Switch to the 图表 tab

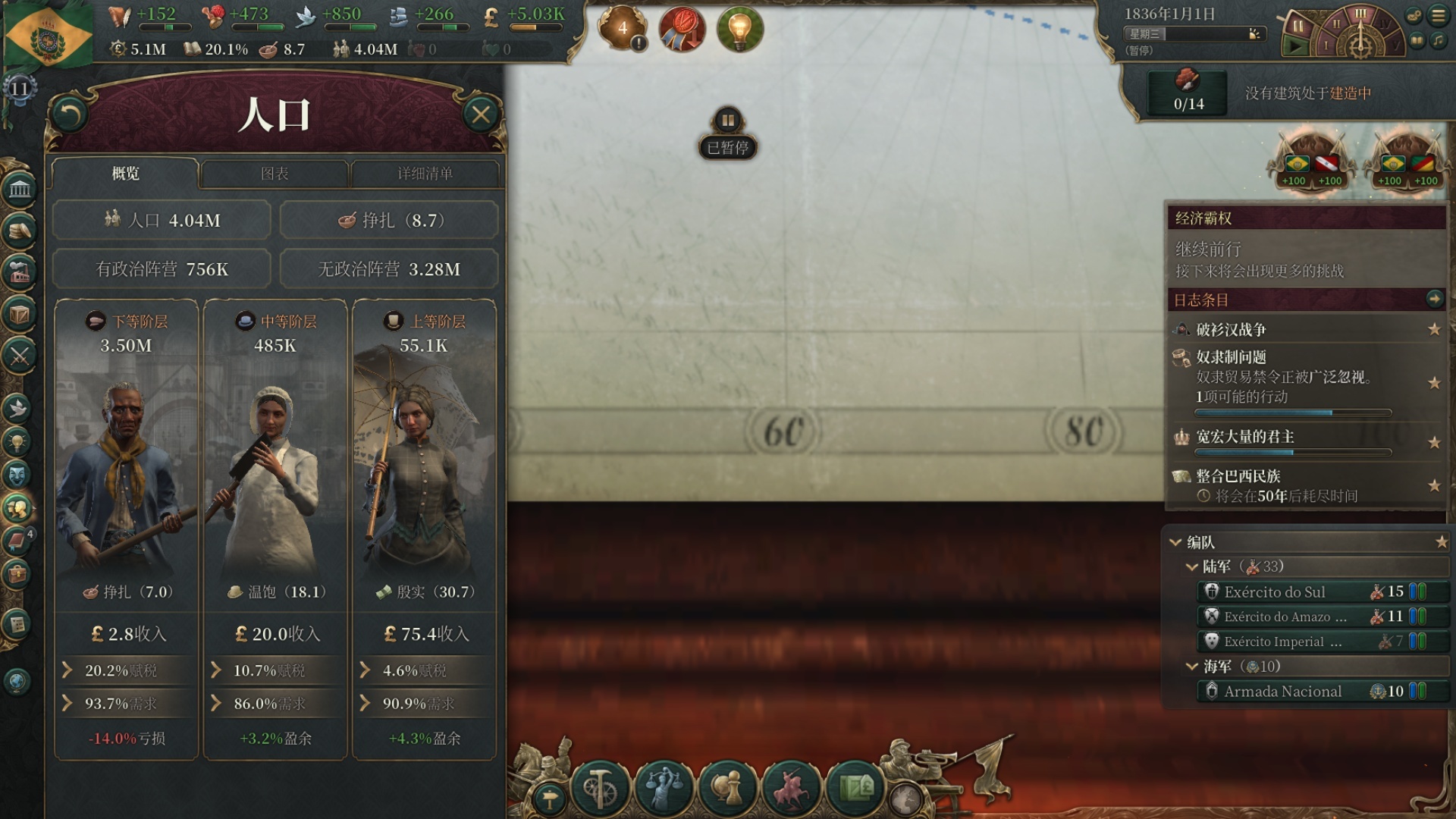275,174
